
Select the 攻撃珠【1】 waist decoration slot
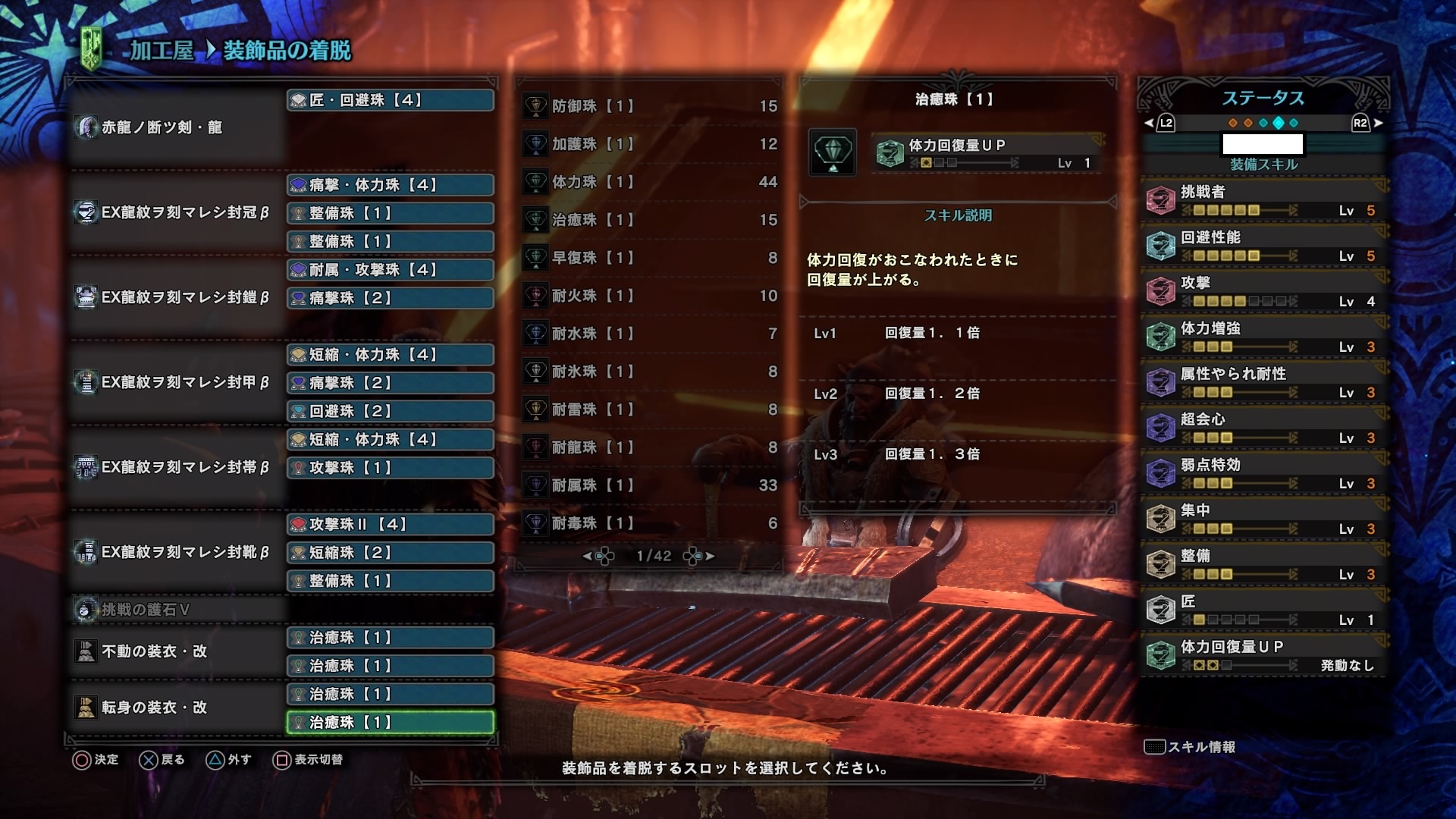(391, 468)
